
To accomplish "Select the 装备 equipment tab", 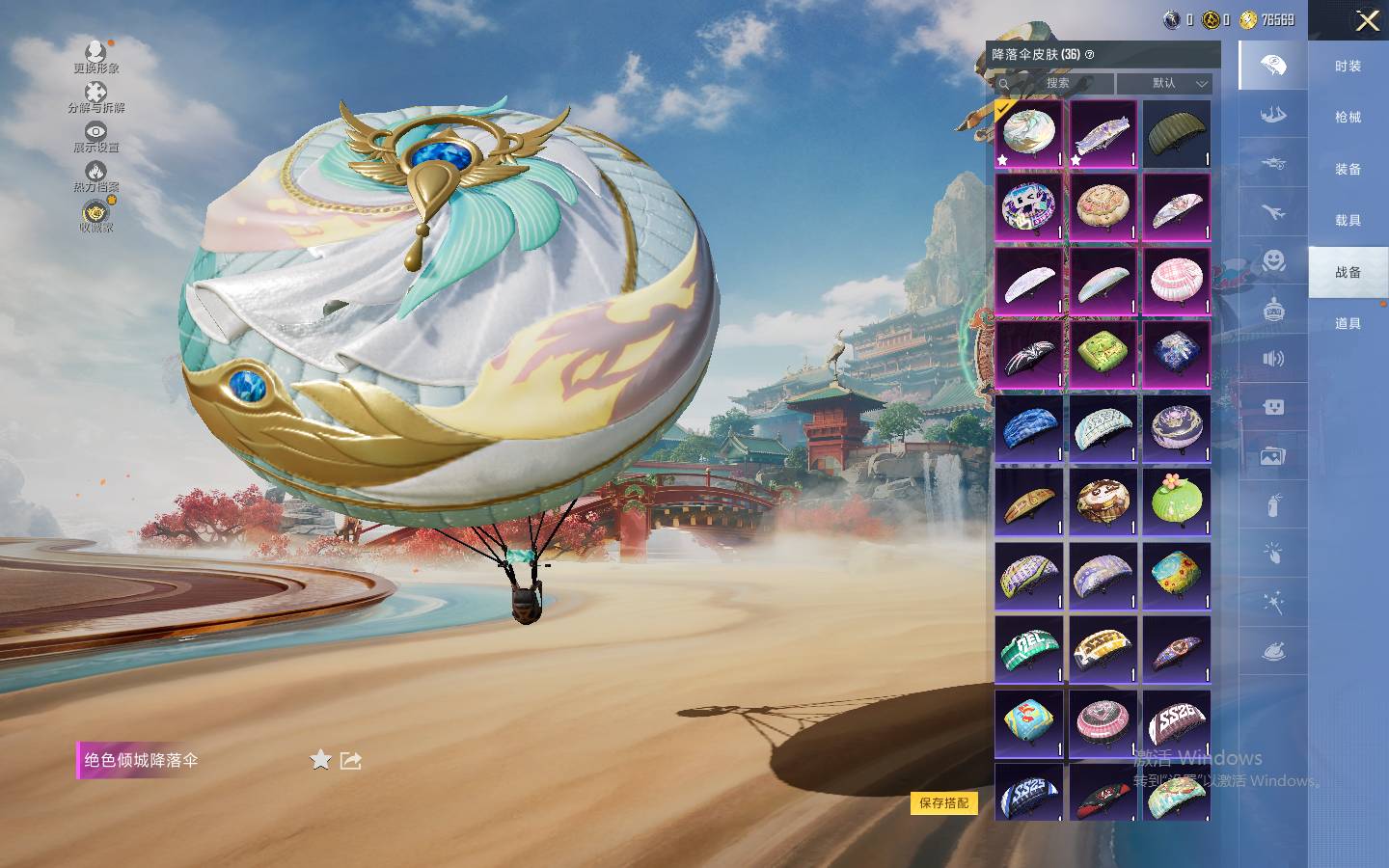I will [x=1348, y=169].
